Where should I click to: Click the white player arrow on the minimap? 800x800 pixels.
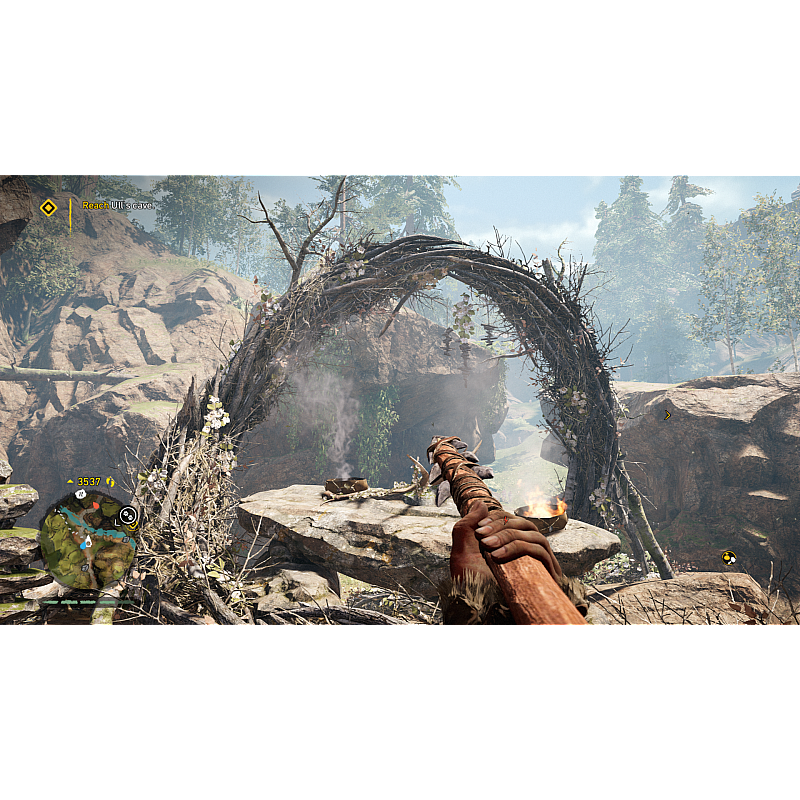click(x=87, y=541)
